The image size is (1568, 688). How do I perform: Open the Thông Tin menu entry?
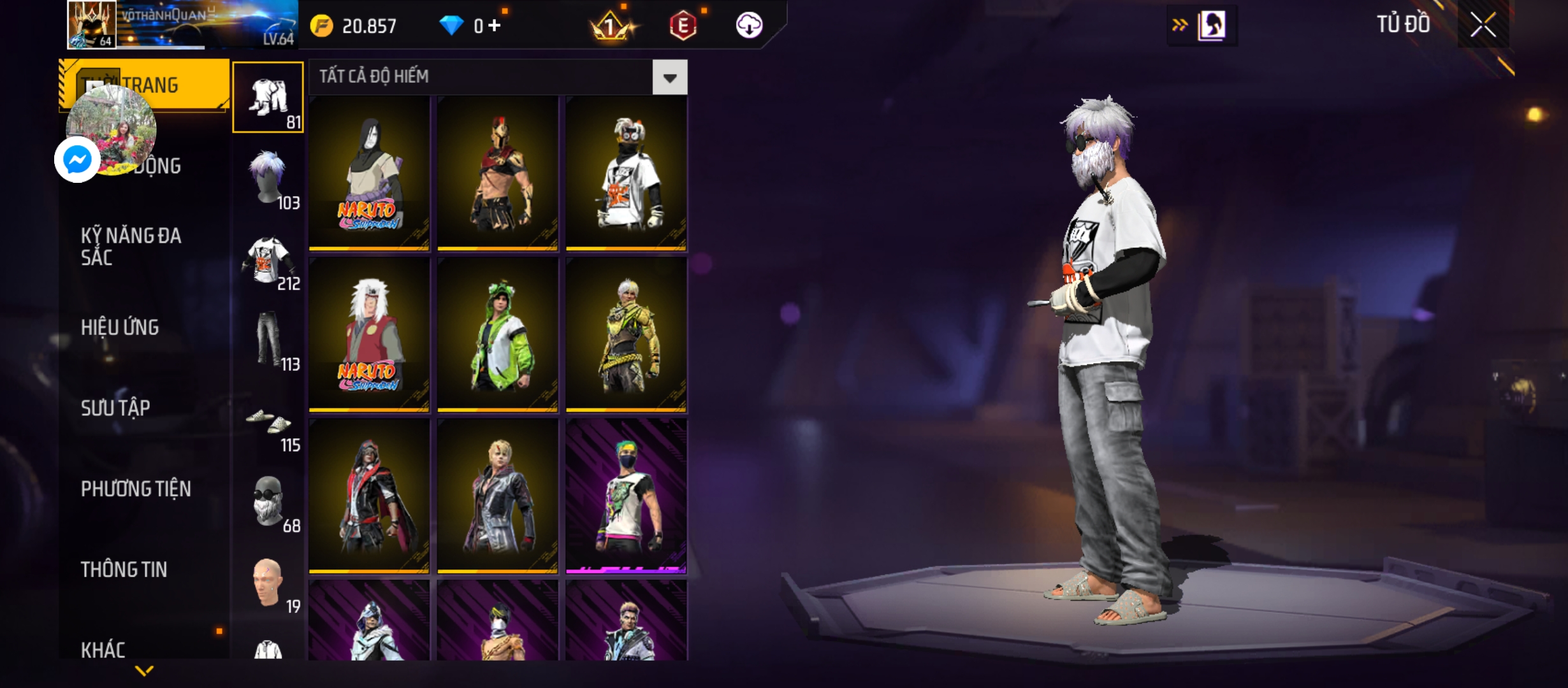[x=124, y=570]
